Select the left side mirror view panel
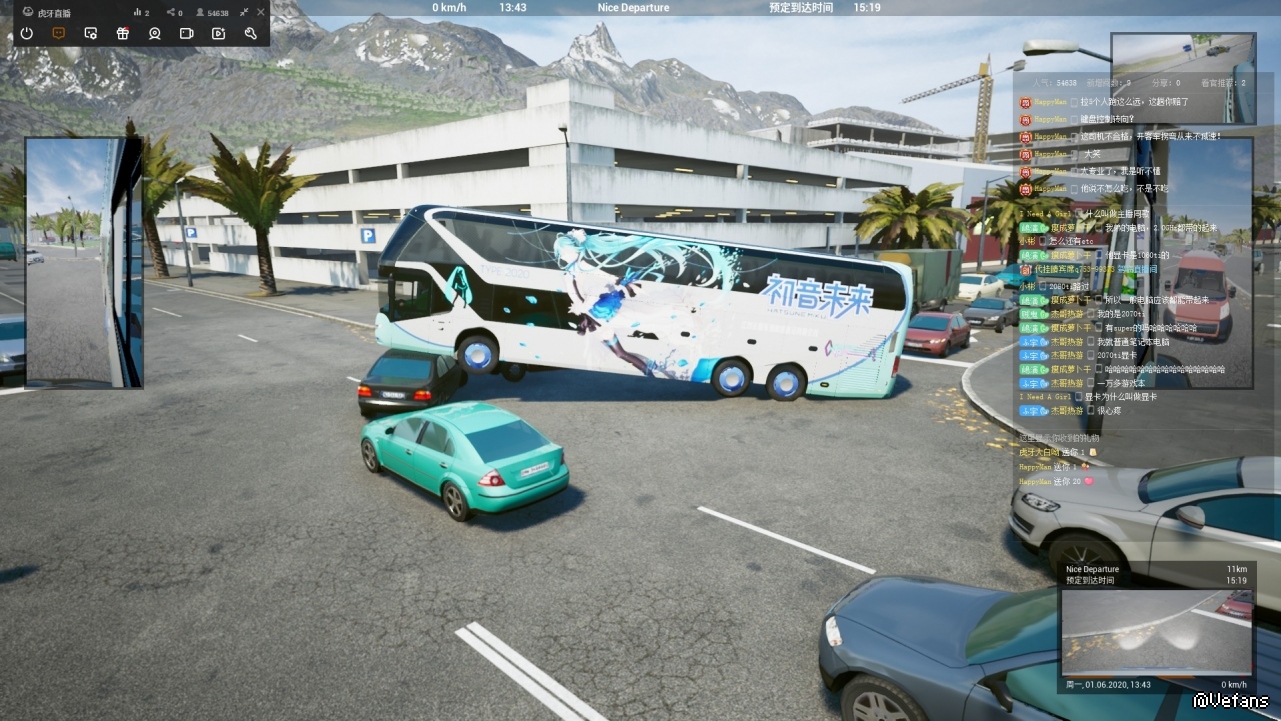This screenshot has height=721, width=1281. (84, 262)
